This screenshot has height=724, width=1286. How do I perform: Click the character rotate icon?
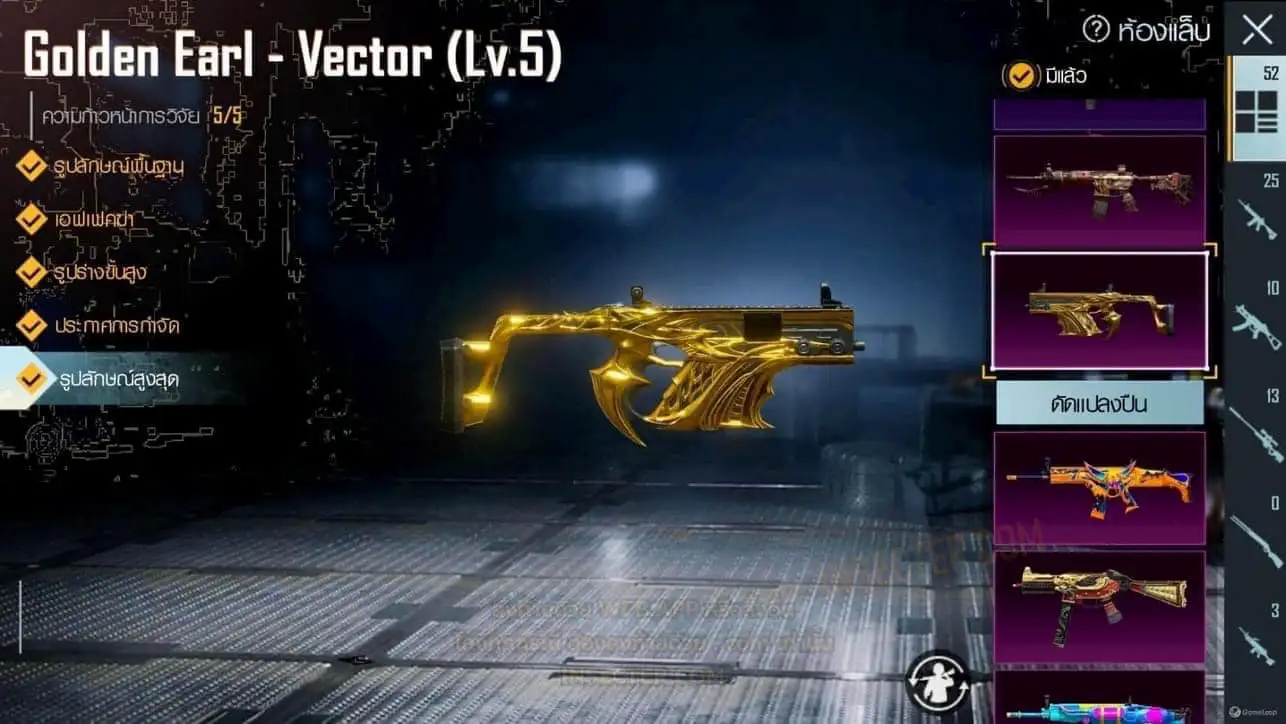click(937, 679)
